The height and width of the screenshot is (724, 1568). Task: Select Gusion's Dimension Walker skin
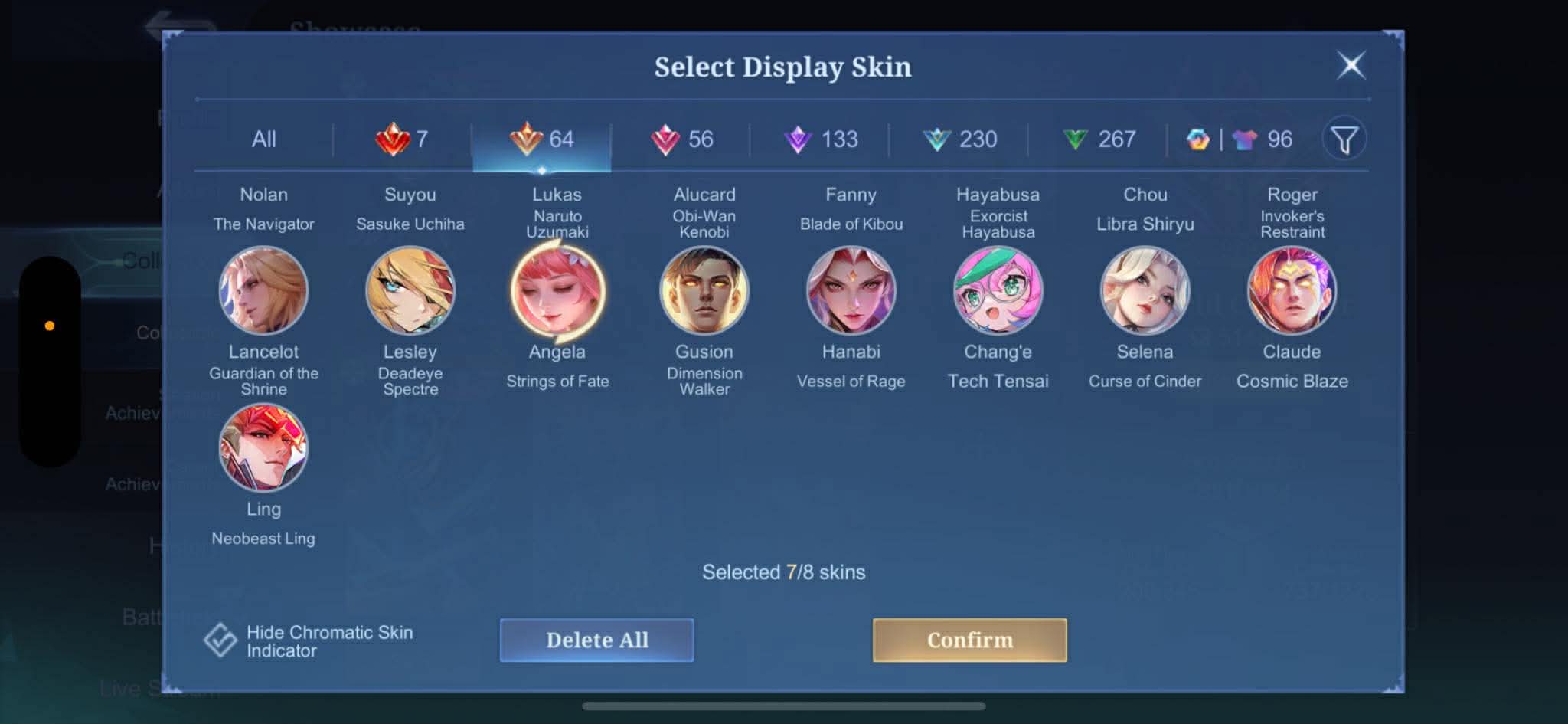[704, 290]
